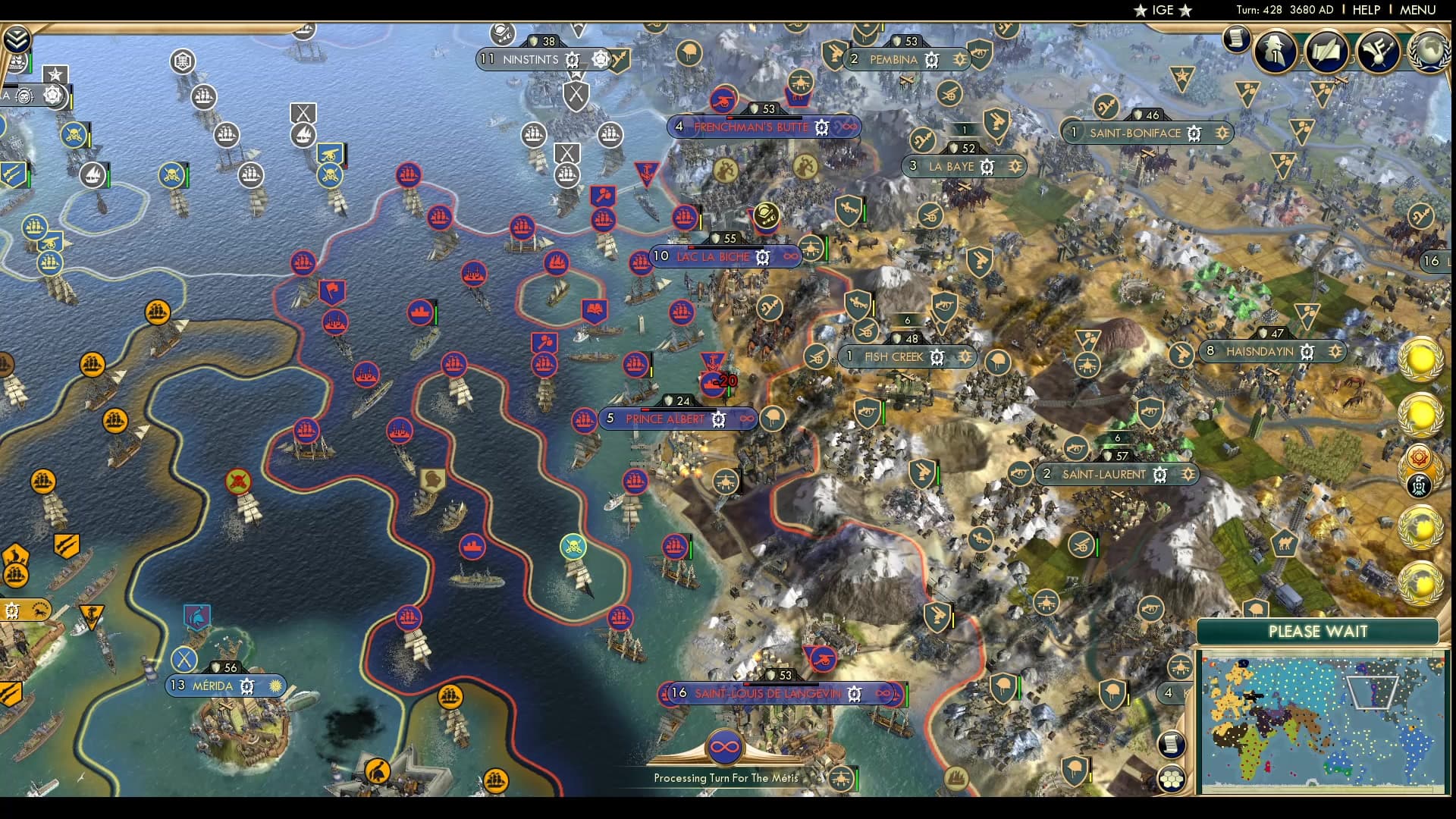
Task: Open the MENU
Action: pyautogui.click(x=1417, y=10)
